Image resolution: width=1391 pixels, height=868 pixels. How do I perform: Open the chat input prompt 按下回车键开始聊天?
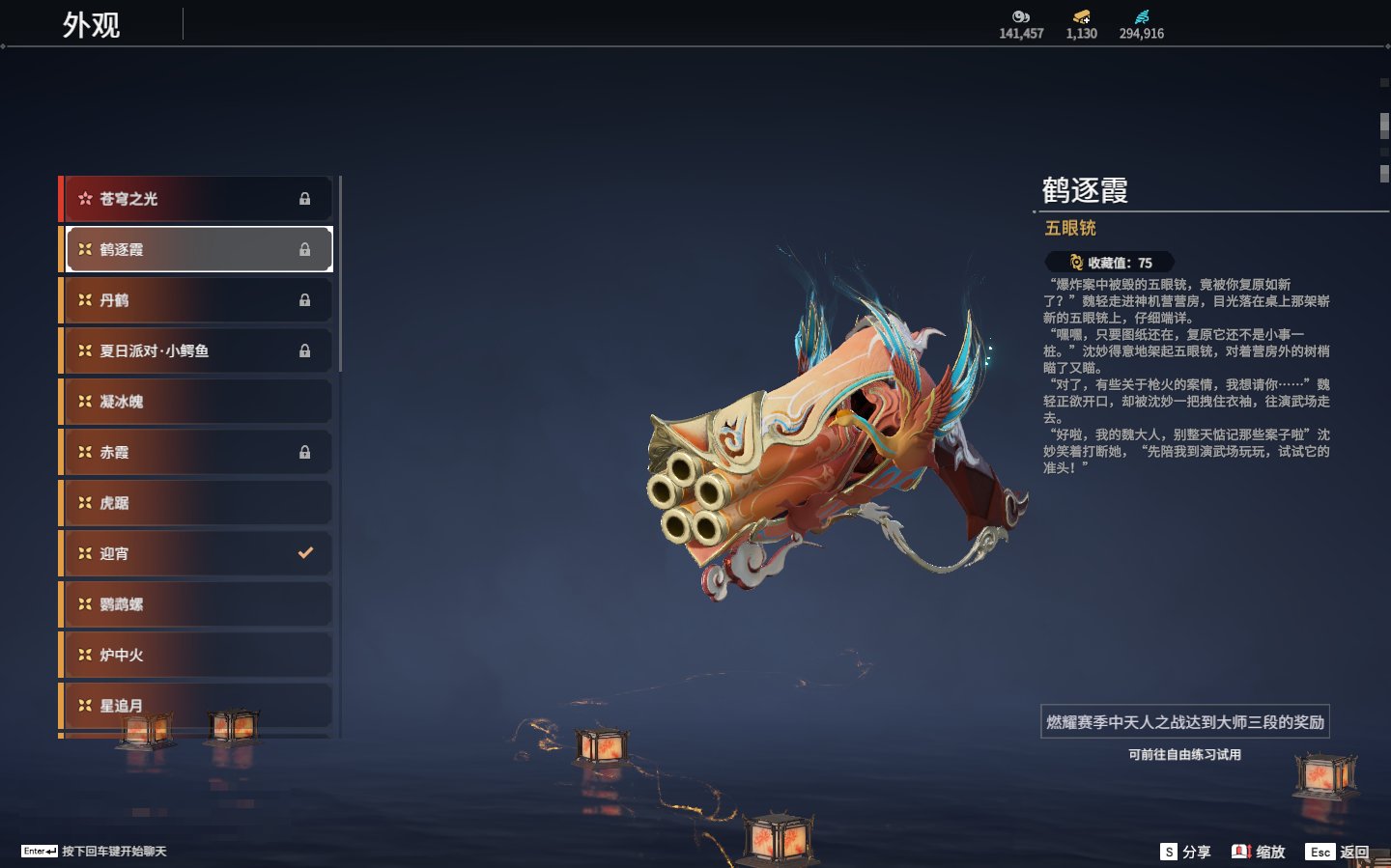click(94, 852)
